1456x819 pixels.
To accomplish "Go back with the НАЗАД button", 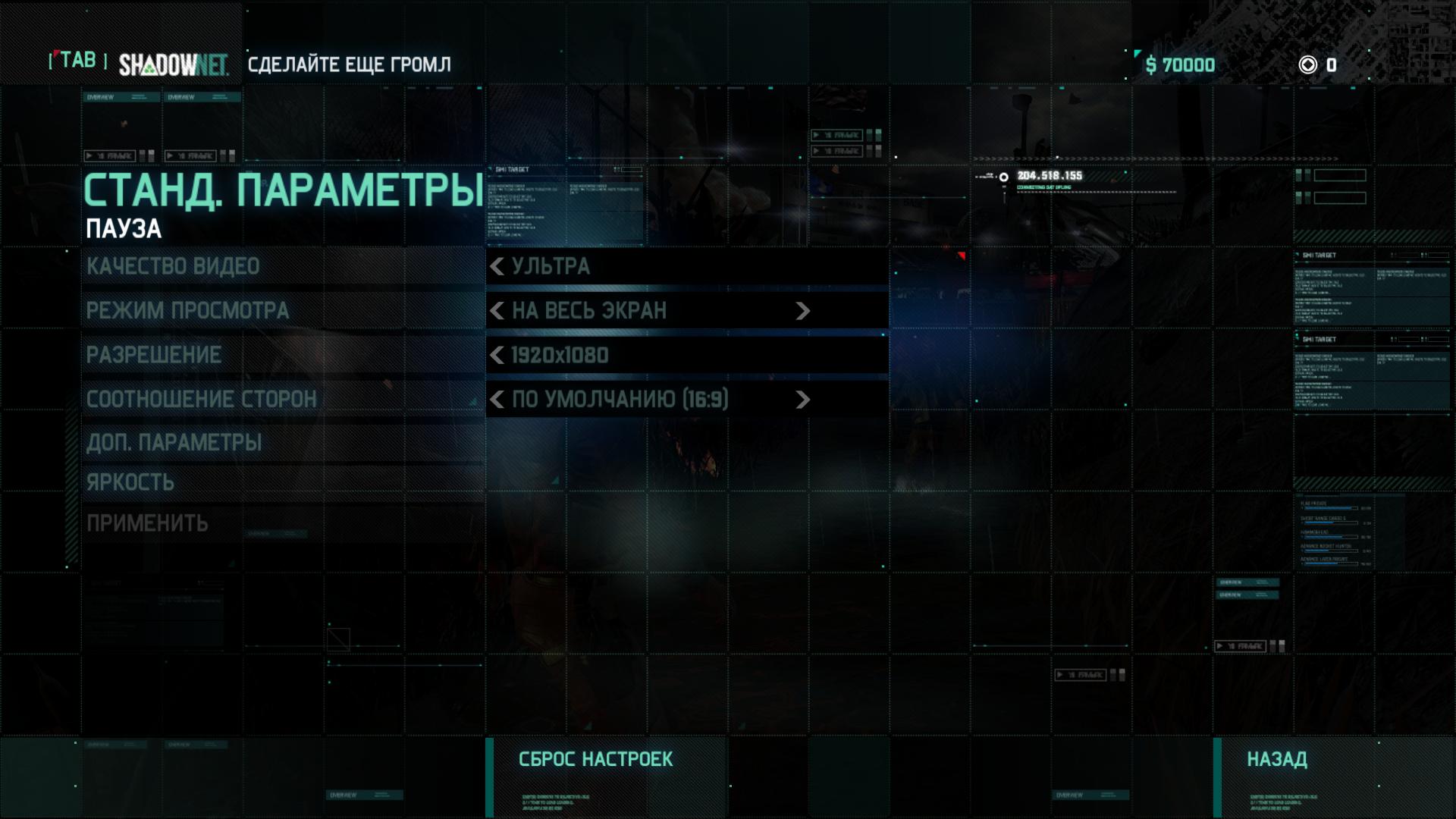I will coord(1277,760).
